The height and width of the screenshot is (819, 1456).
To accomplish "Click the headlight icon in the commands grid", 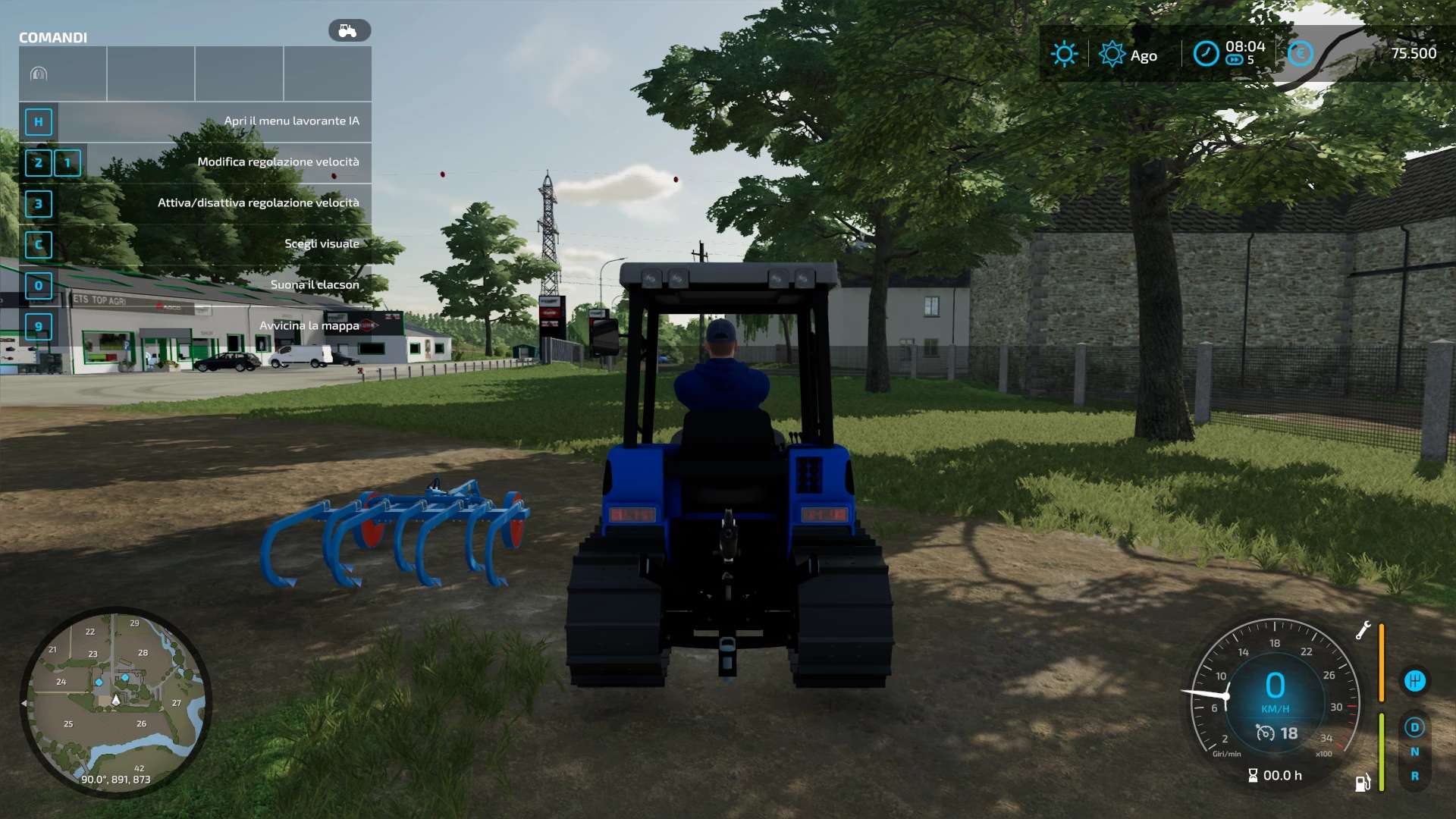I will (39, 74).
